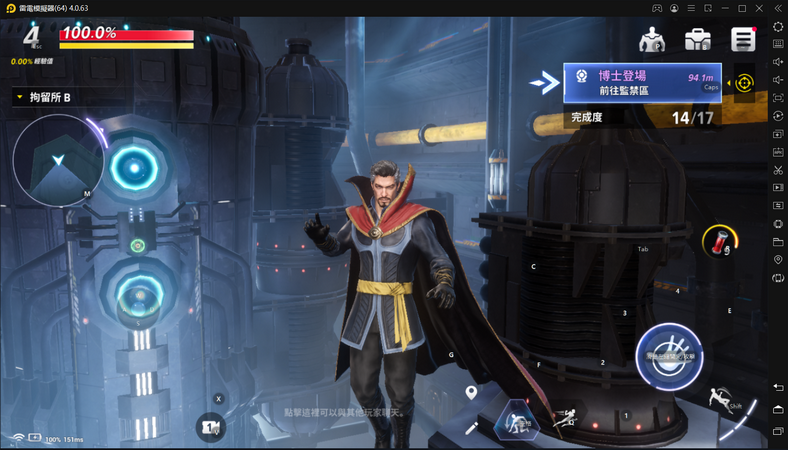This screenshot has height=450, width=788.
Task: Open the circular minimap
Action: tap(58, 160)
